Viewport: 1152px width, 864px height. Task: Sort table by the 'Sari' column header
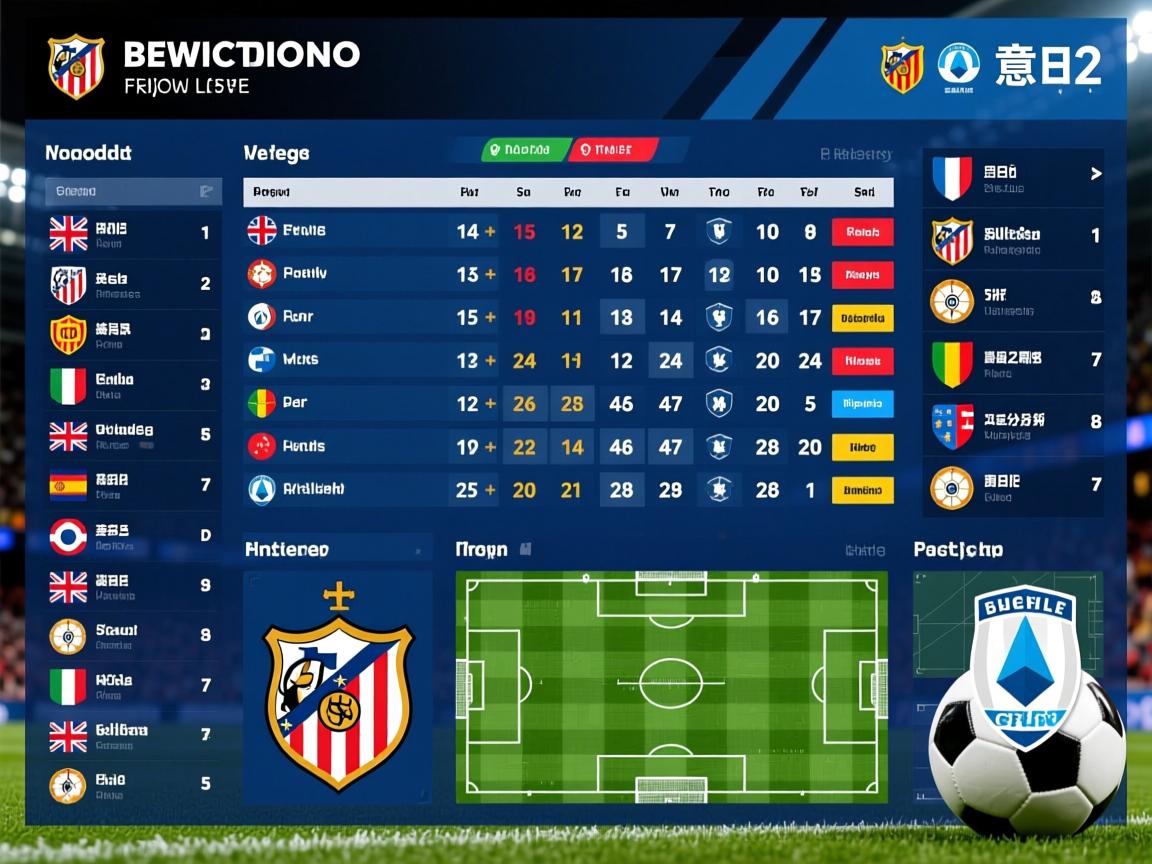tap(864, 192)
